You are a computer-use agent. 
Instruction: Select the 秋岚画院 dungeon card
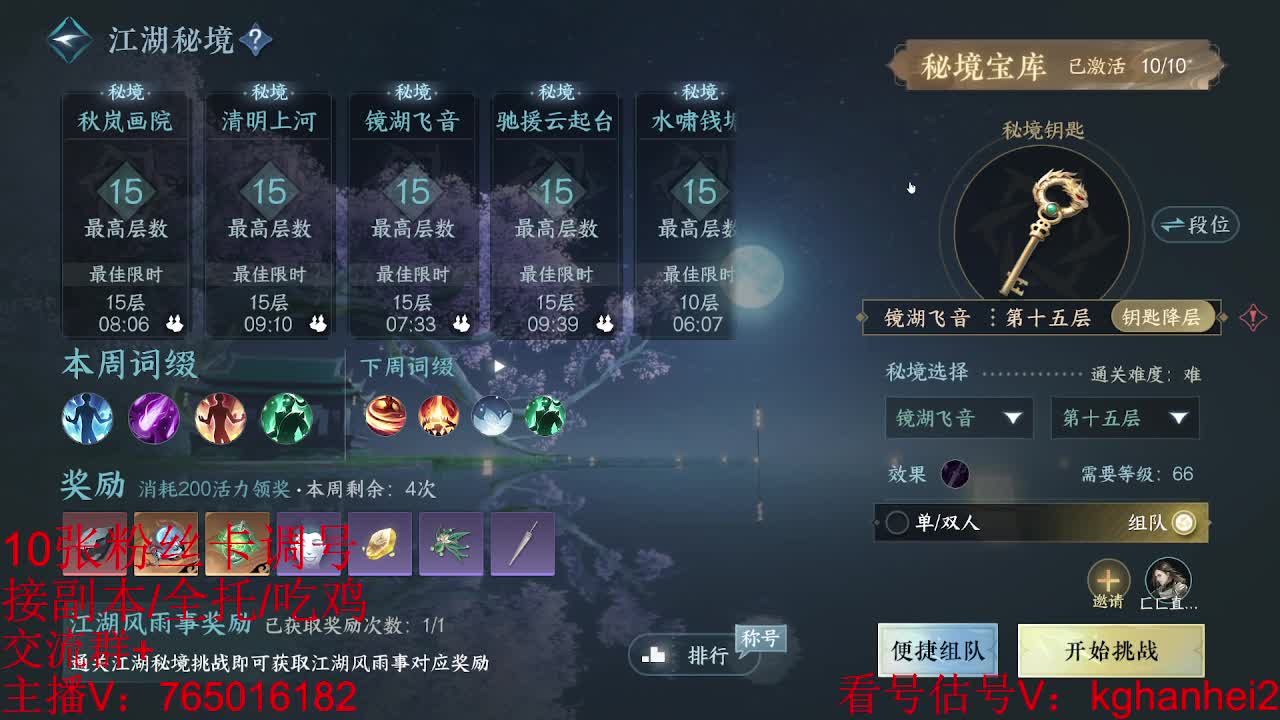click(125, 210)
